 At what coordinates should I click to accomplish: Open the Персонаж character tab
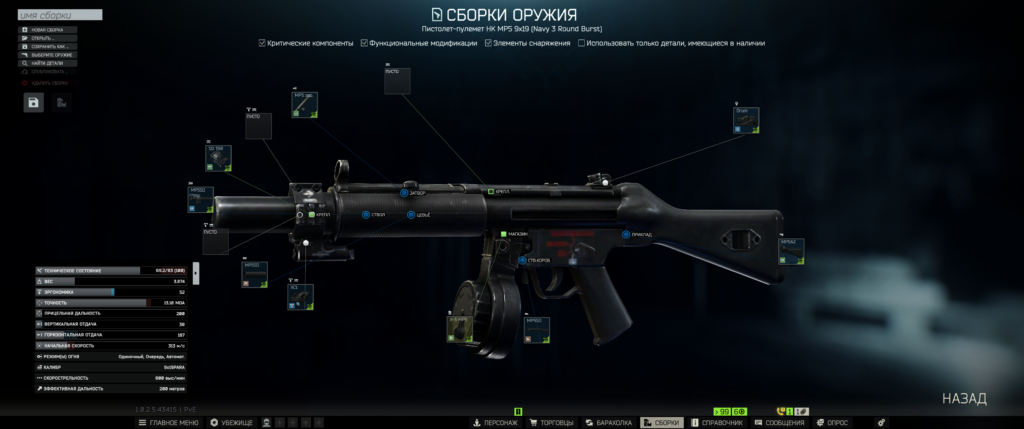point(495,423)
